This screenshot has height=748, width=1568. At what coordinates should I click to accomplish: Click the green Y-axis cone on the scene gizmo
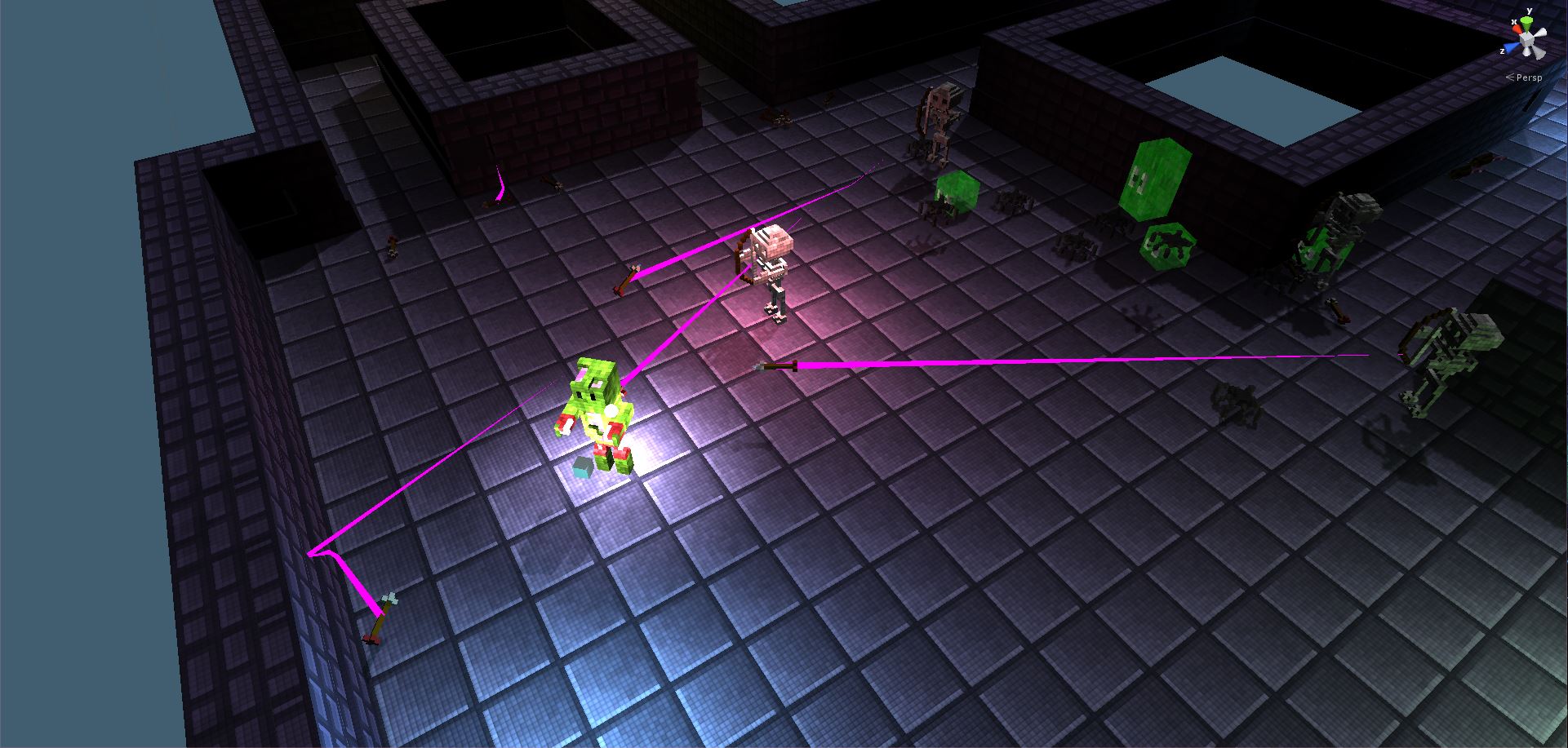coord(1526,22)
